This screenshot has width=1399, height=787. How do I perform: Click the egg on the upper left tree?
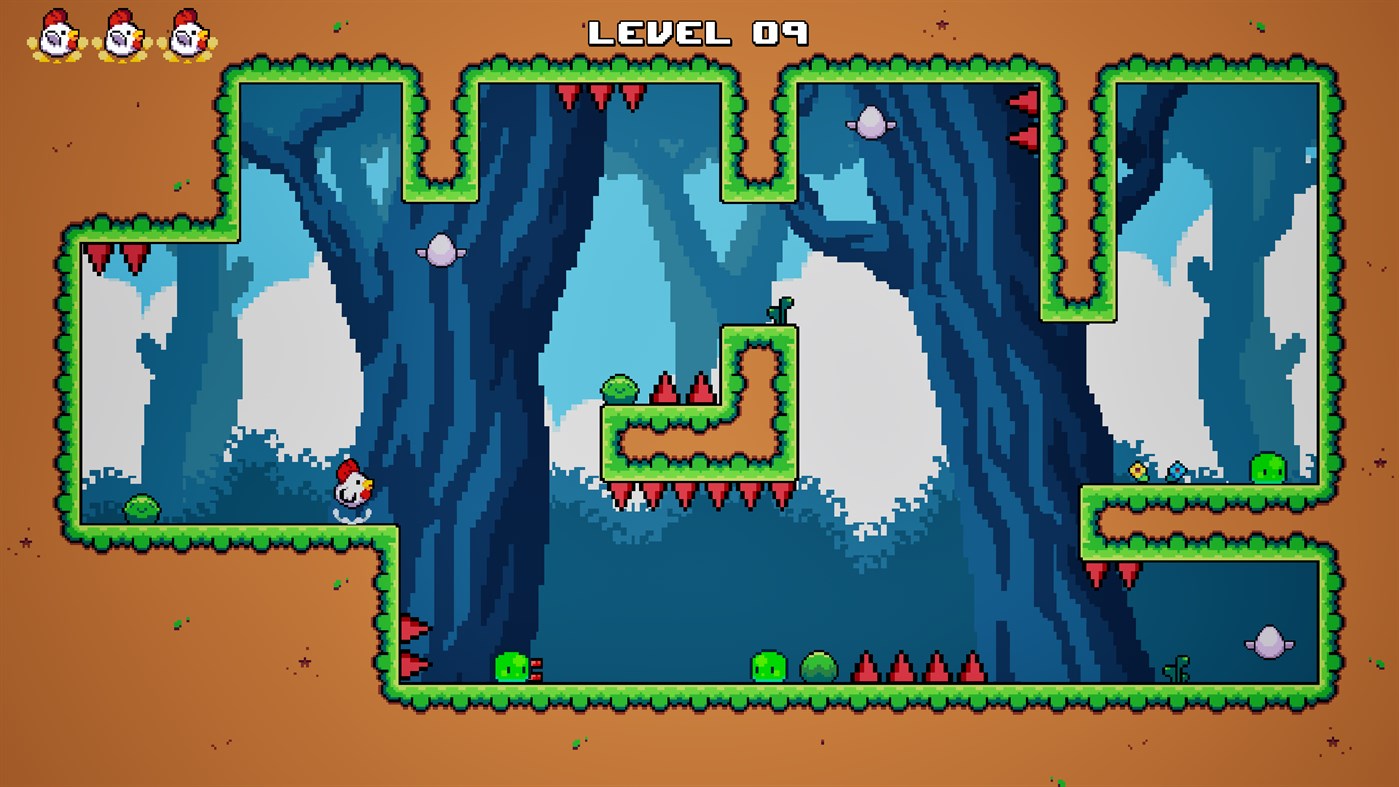pyautogui.click(x=442, y=249)
